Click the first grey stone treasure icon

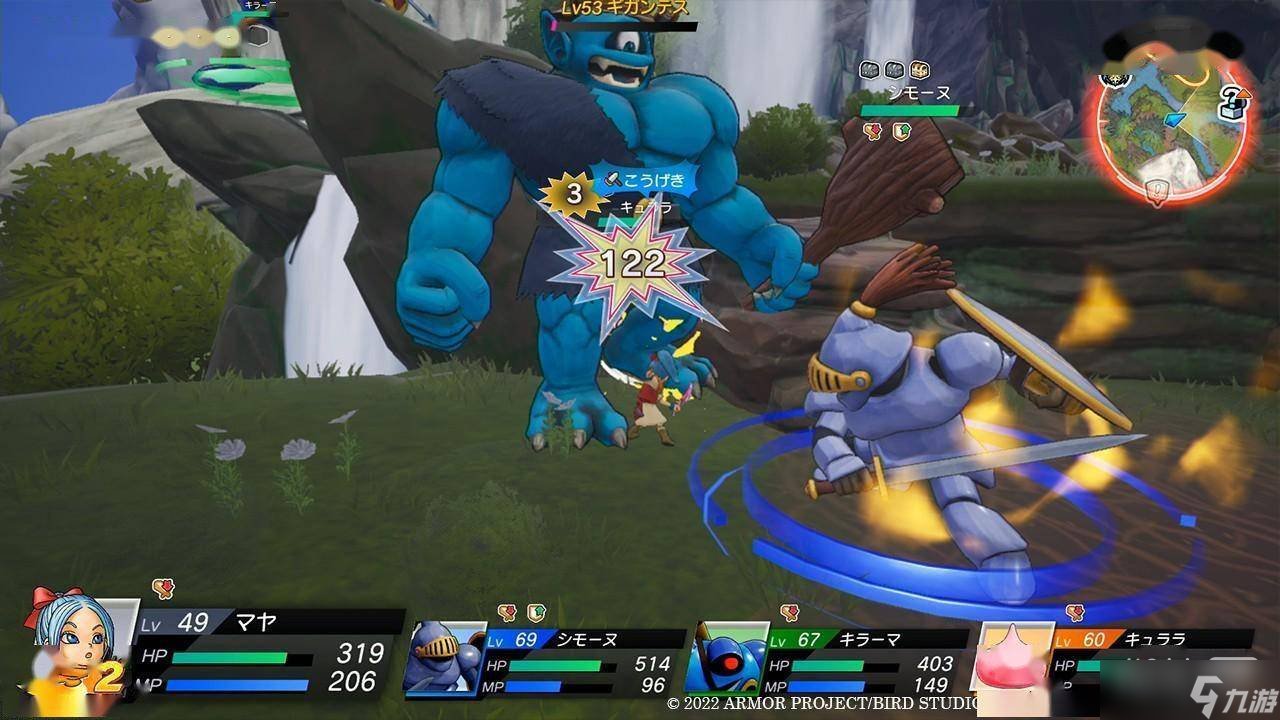point(869,71)
